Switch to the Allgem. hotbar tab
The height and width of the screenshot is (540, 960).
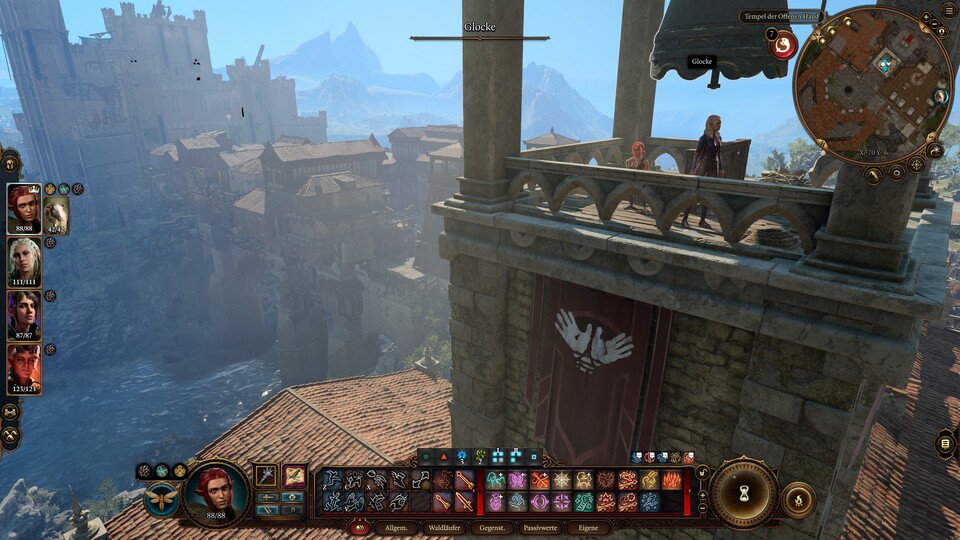pyautogui.click(x=393, y=528)
